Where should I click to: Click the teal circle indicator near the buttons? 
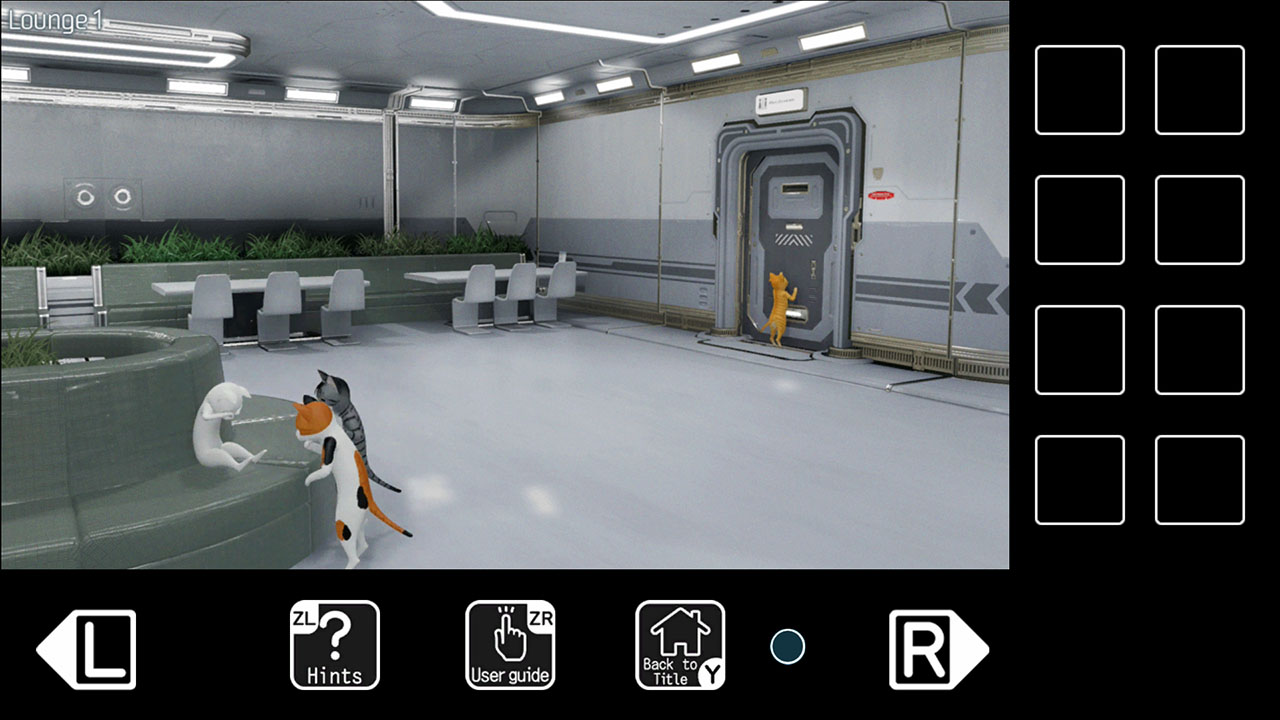click(789, 645)
